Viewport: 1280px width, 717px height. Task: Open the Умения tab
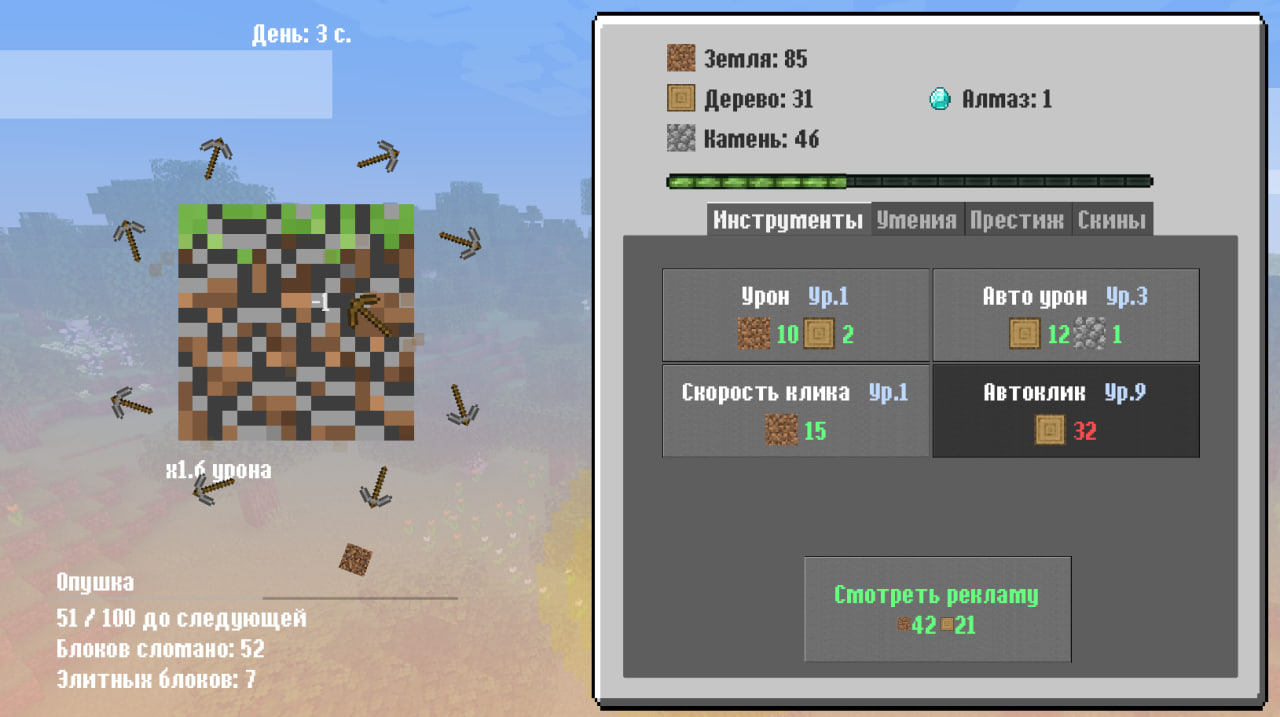point(916,220)
